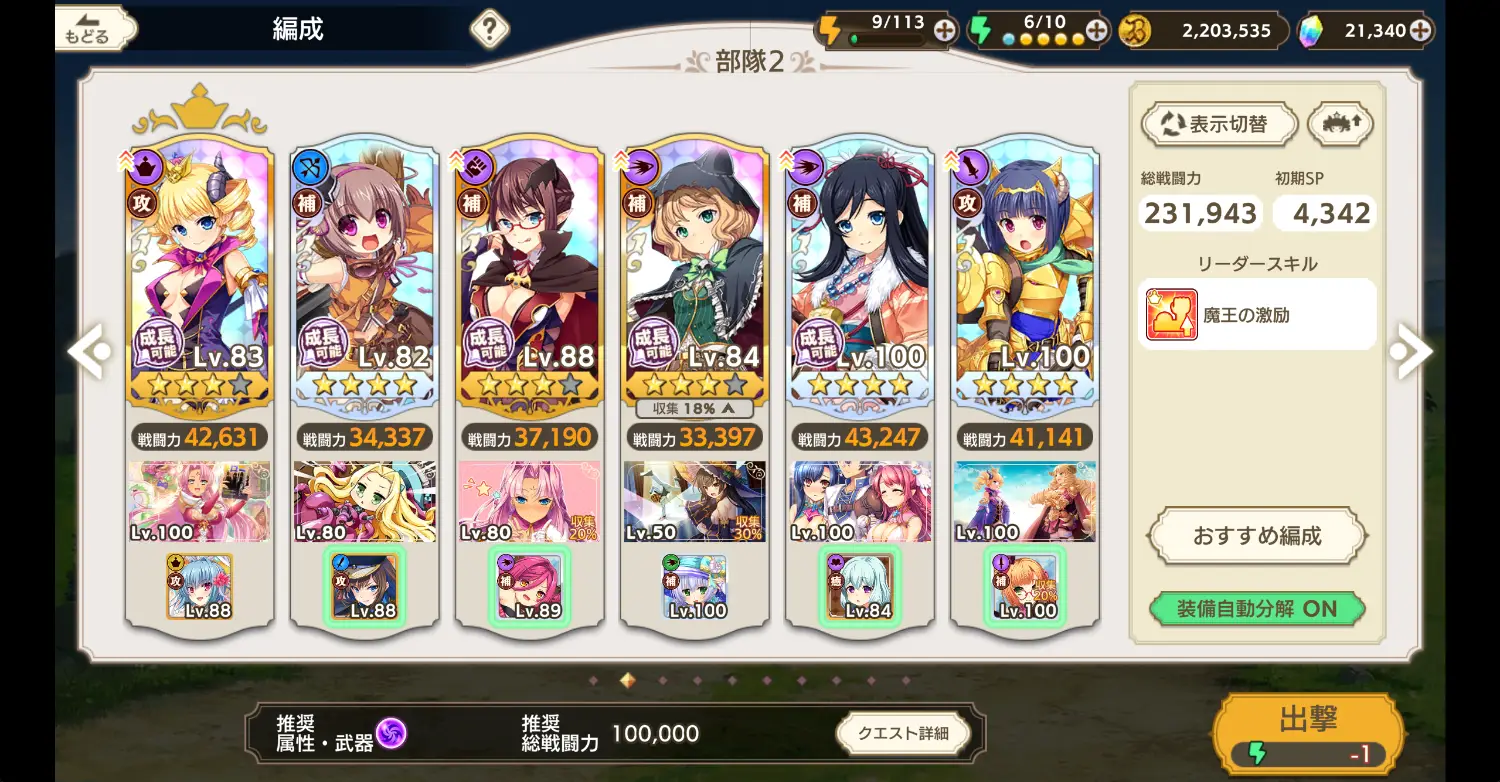Open the question mark help button
This screenshot has height=782, width=1500.
pos(488,29)
